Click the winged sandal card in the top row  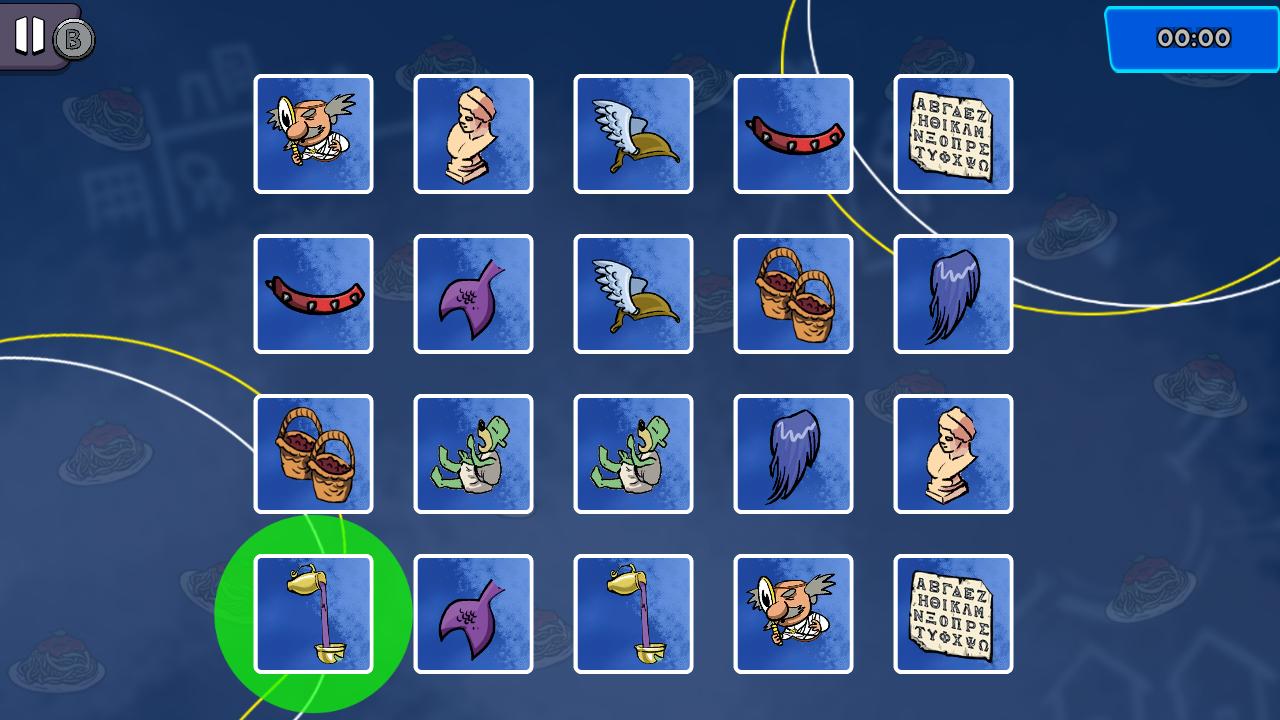tap(633, 133)
